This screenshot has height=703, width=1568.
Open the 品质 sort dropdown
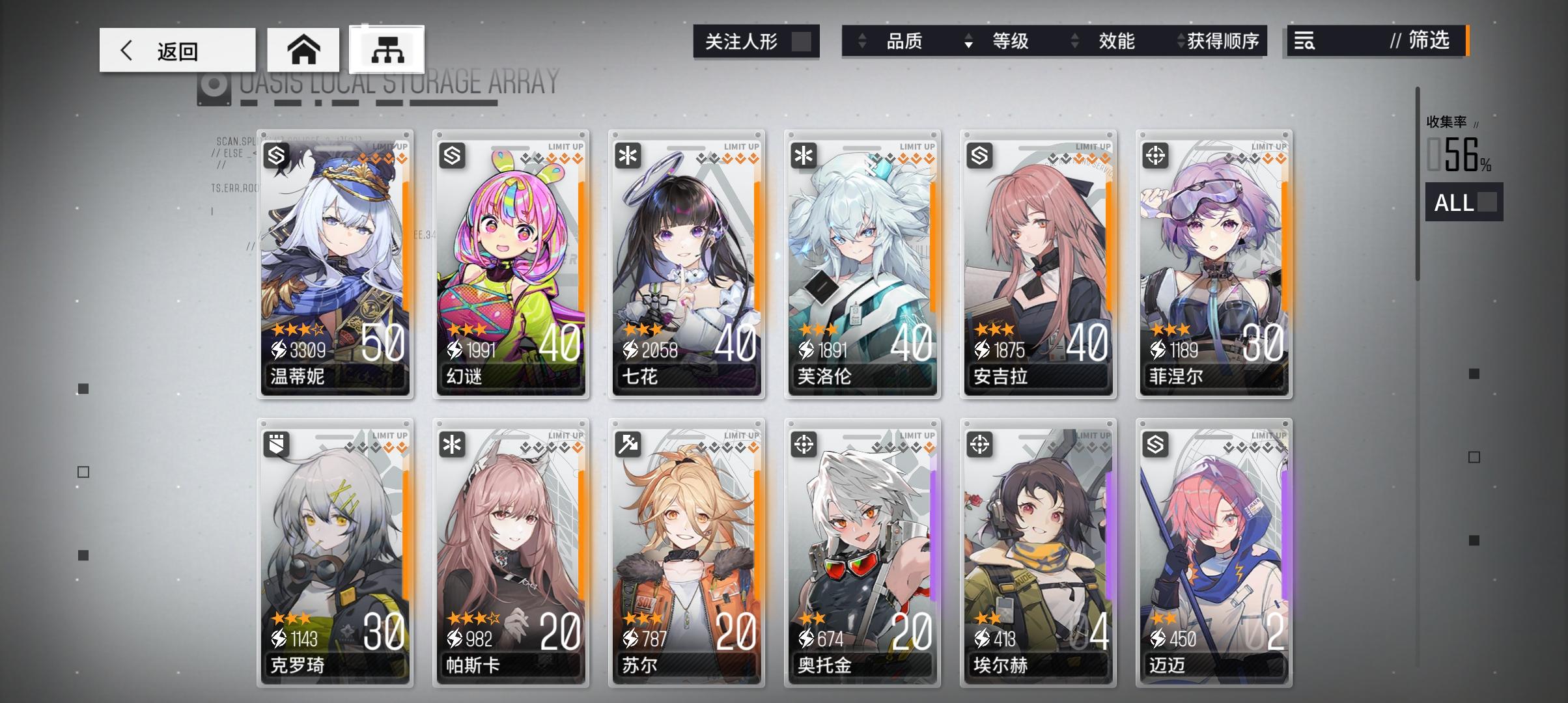point(905,42)
